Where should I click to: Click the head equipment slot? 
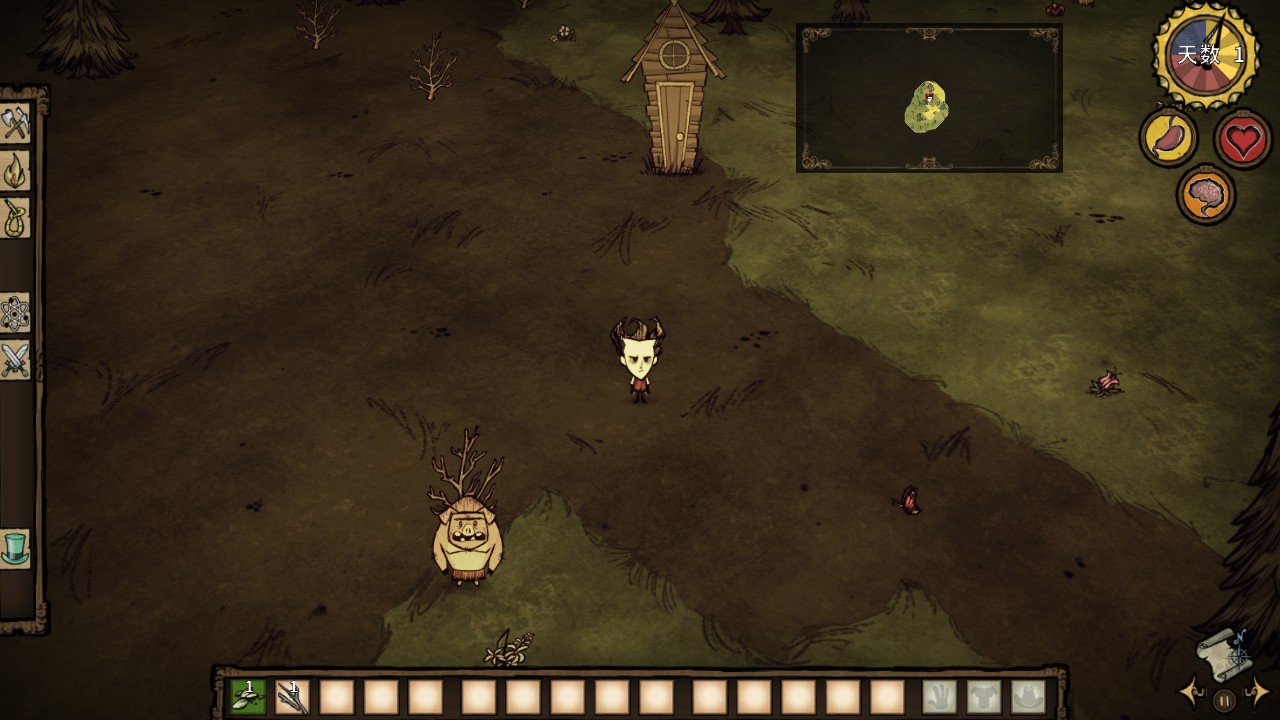click(1028, 697)
